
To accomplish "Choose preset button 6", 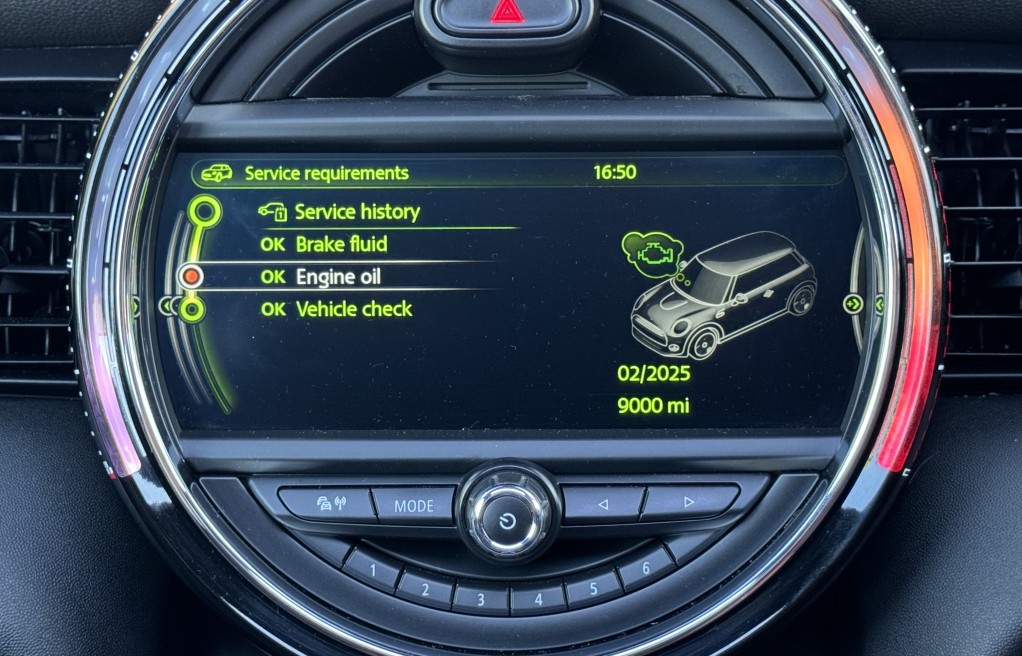I will [645, 569].
